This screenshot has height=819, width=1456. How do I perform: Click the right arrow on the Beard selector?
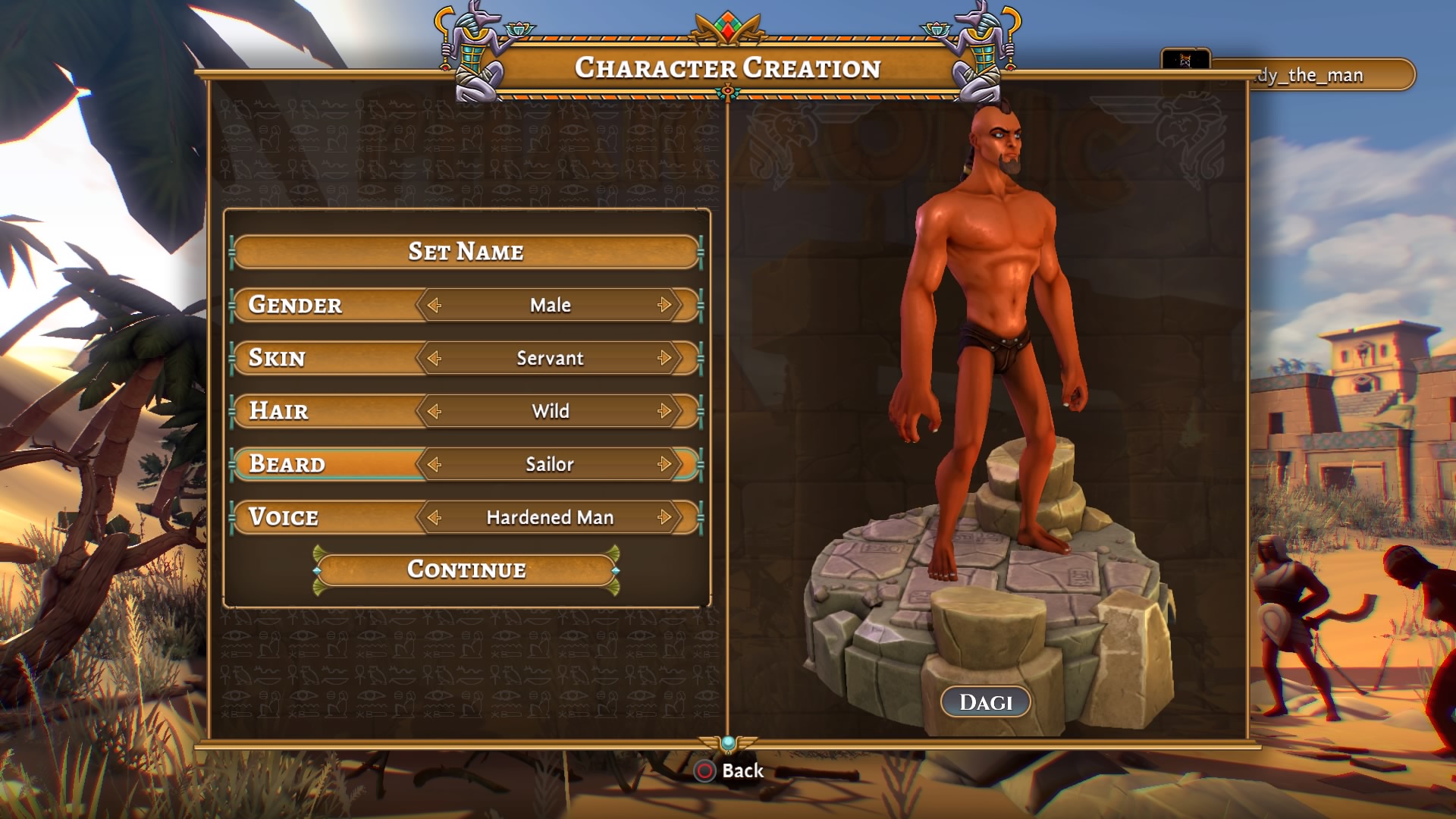[665, 464]
